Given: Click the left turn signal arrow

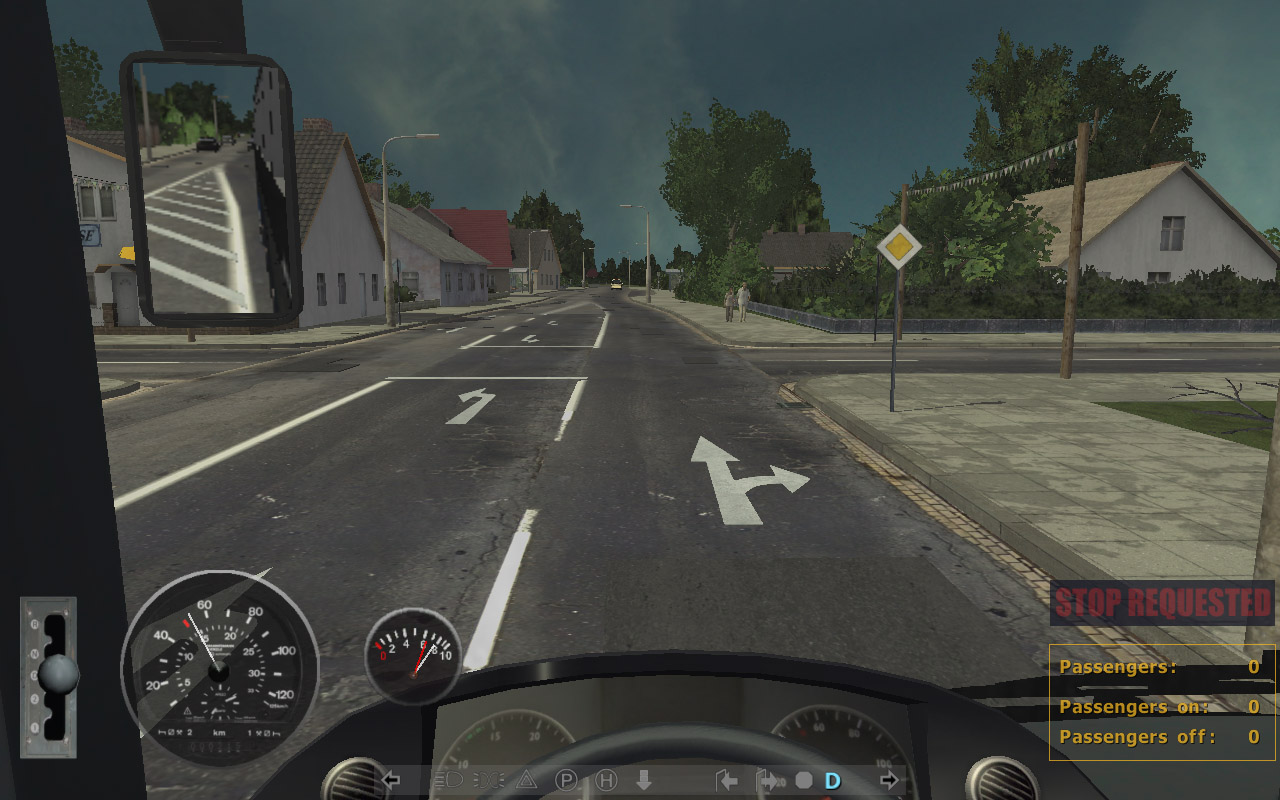Looking at the screenshot, I should pos(391,780).
